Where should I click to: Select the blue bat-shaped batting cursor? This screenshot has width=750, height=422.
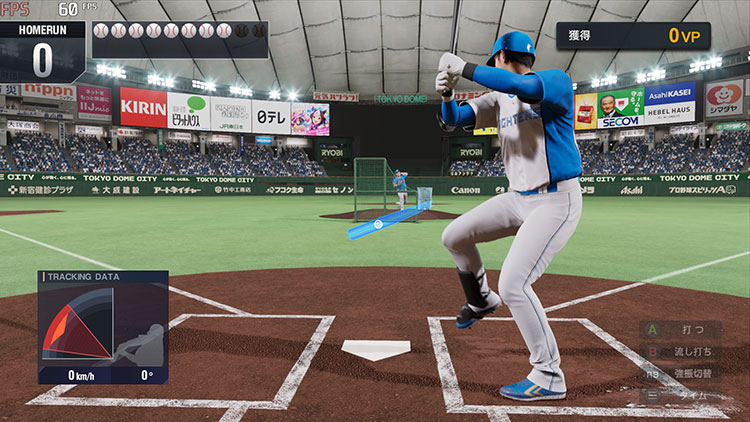pyautogui.click(x=388, y=222)
